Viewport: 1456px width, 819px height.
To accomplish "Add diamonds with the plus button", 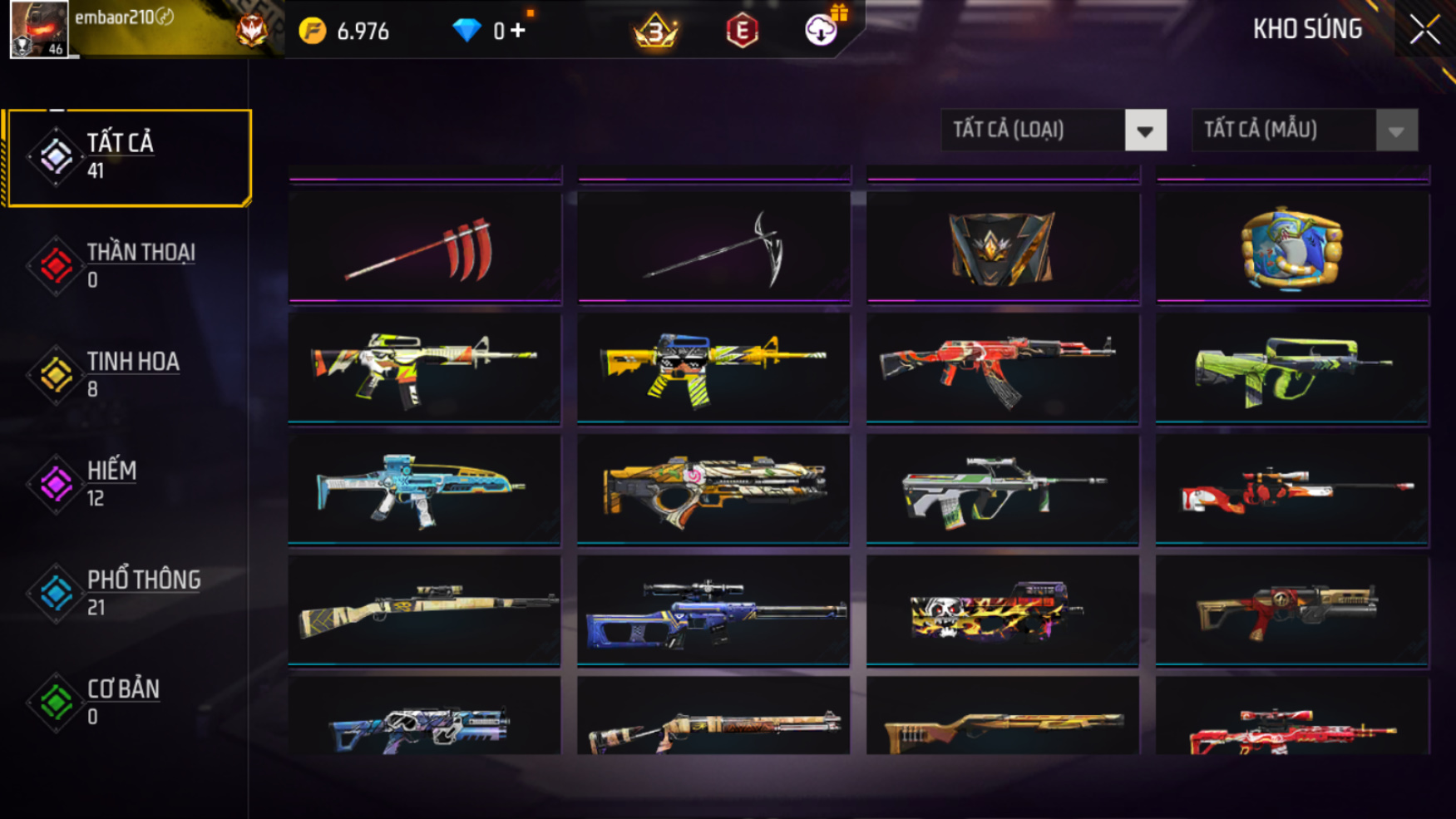I will [x=518, y=31].
